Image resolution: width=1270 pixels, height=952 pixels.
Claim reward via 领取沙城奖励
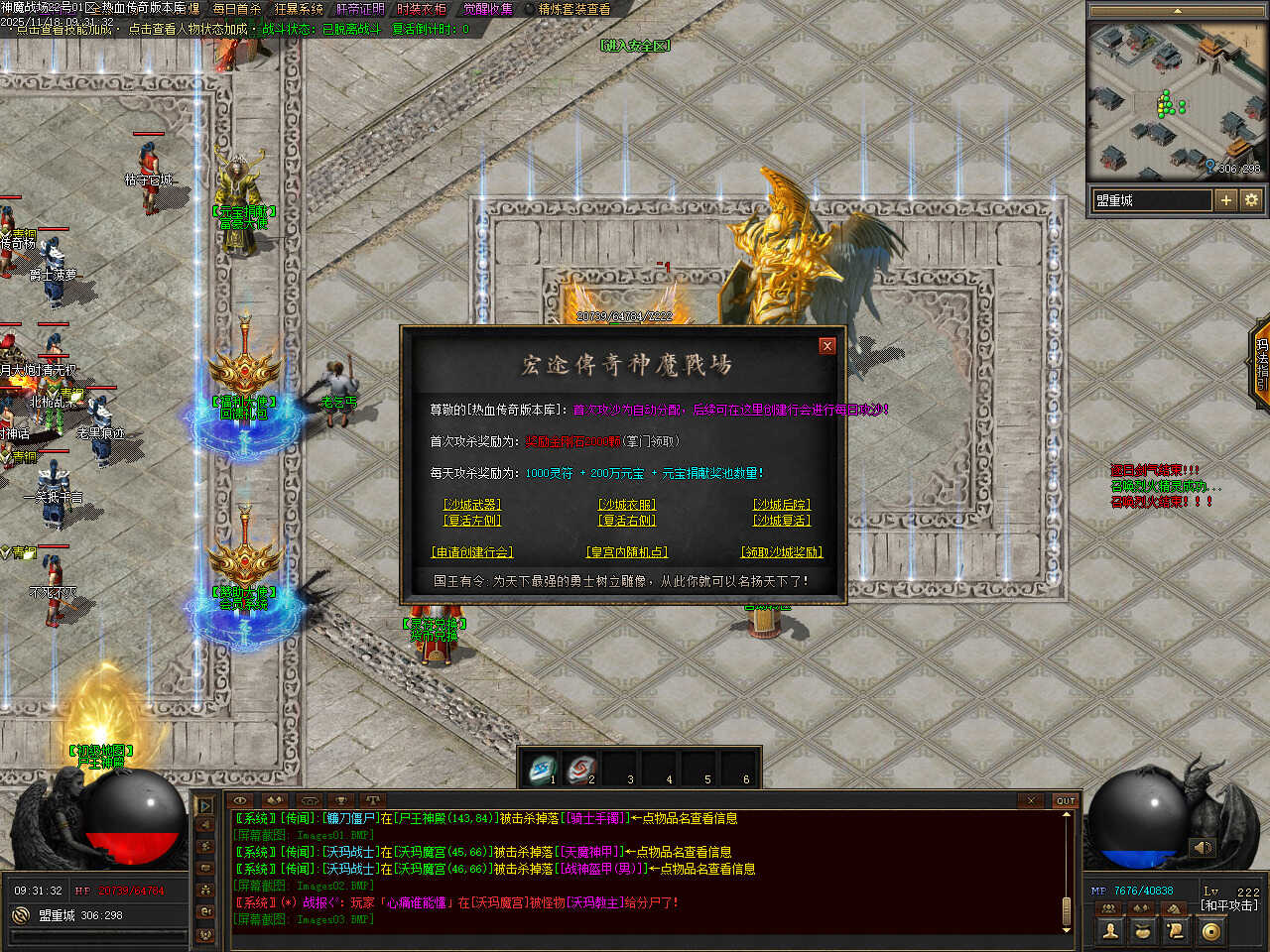click(x=782, y=552)
